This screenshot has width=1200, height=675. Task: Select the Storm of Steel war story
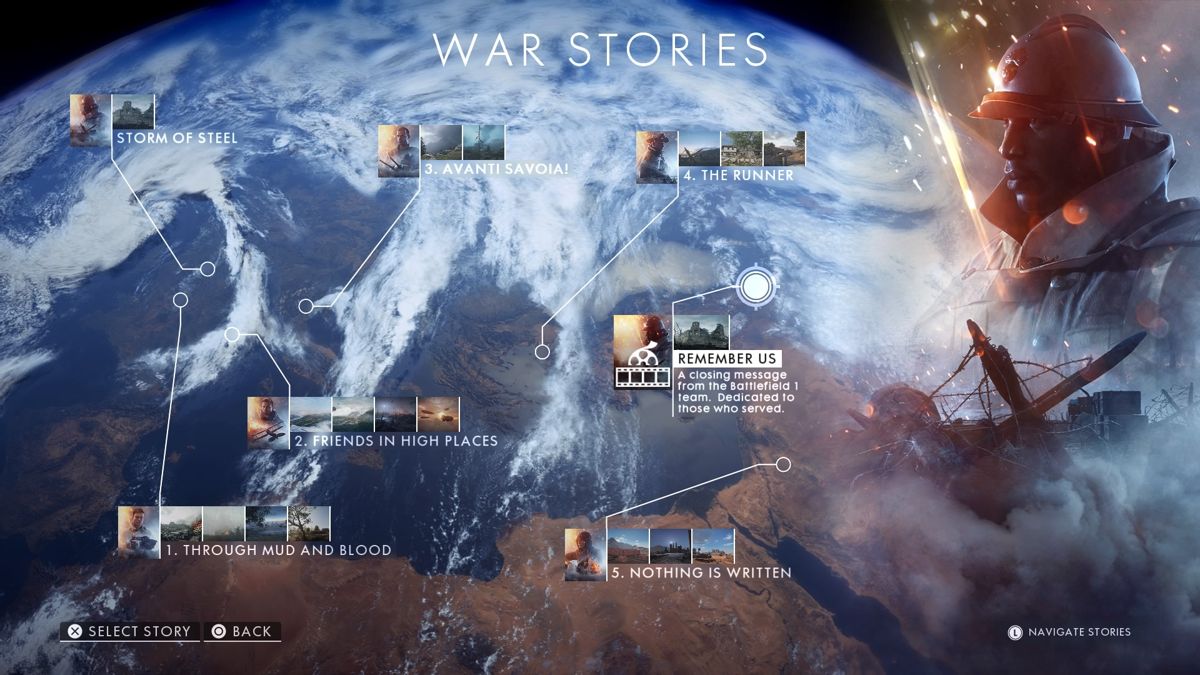click(x=176, y=138)
